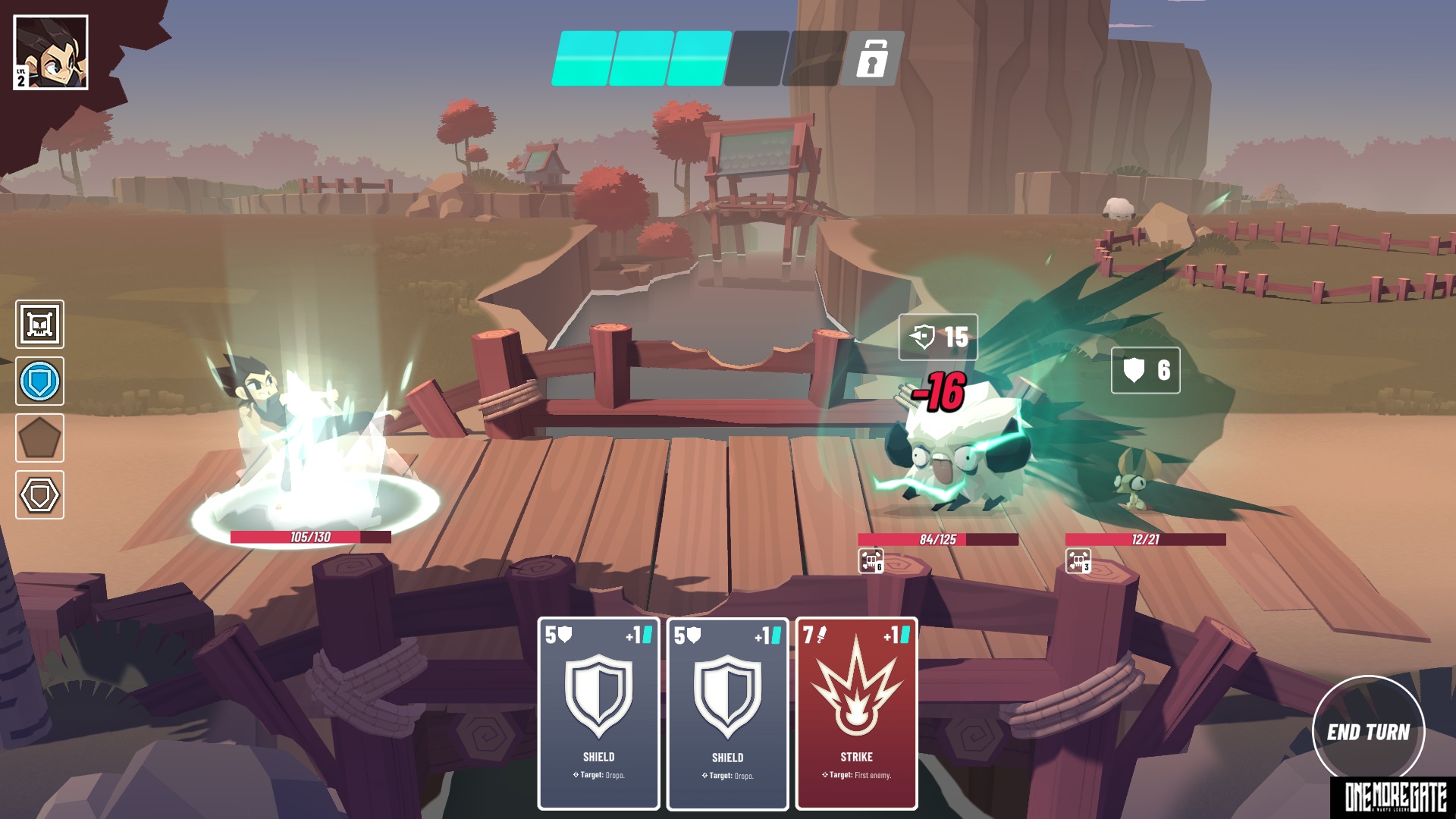Open the hero portrait at level 2

pos(51,52)
